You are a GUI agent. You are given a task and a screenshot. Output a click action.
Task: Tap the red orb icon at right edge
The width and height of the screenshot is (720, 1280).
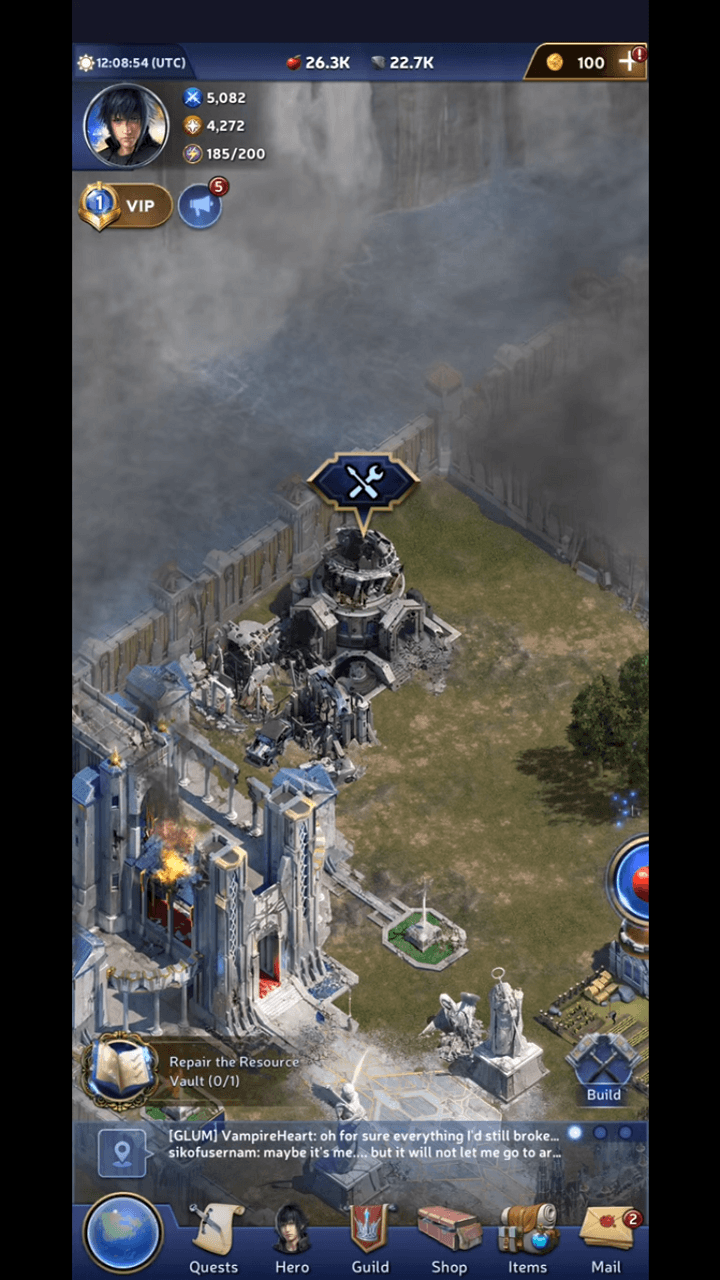pyautogui.click(x=634, y=880)
